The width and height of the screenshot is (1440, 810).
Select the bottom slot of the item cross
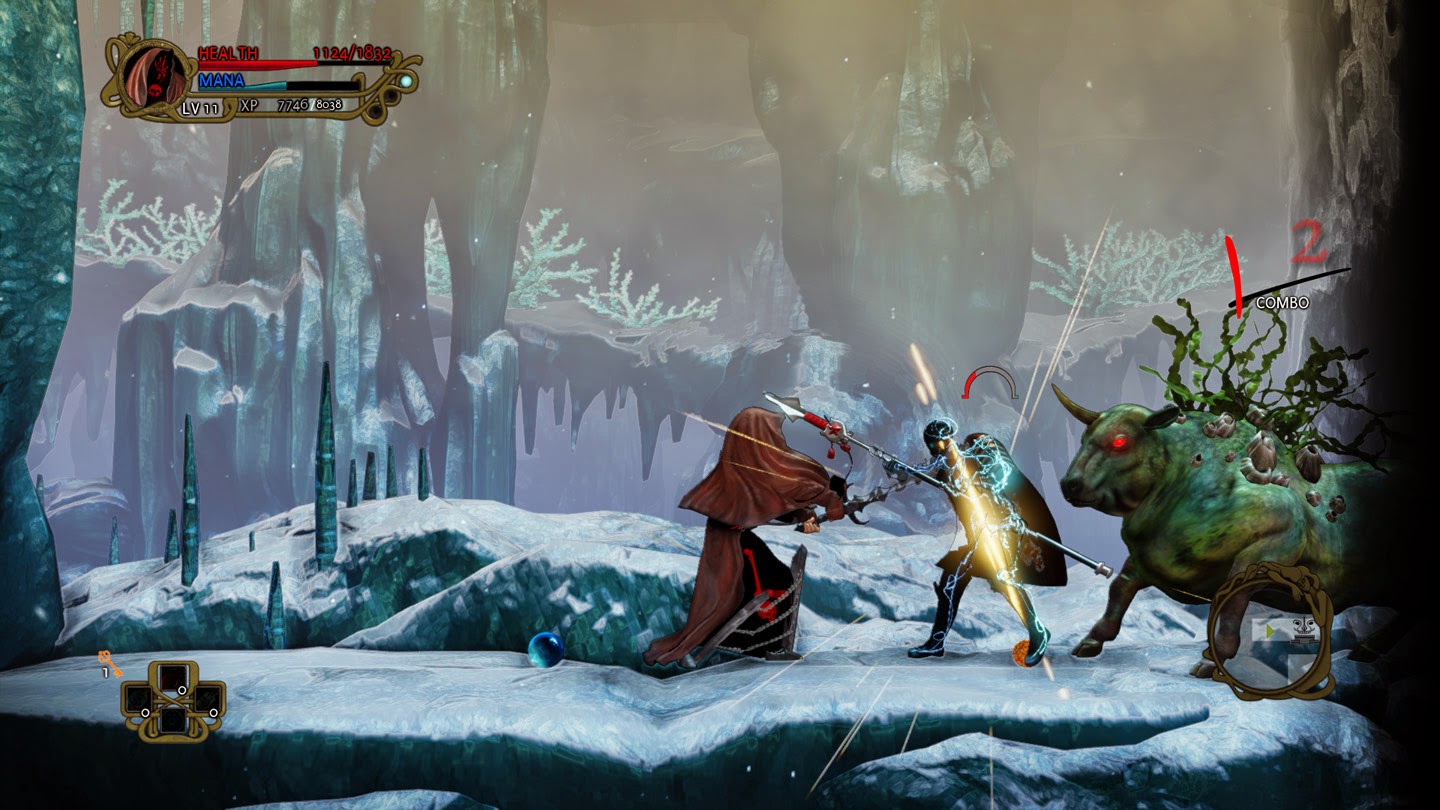(x=174, y=722)
